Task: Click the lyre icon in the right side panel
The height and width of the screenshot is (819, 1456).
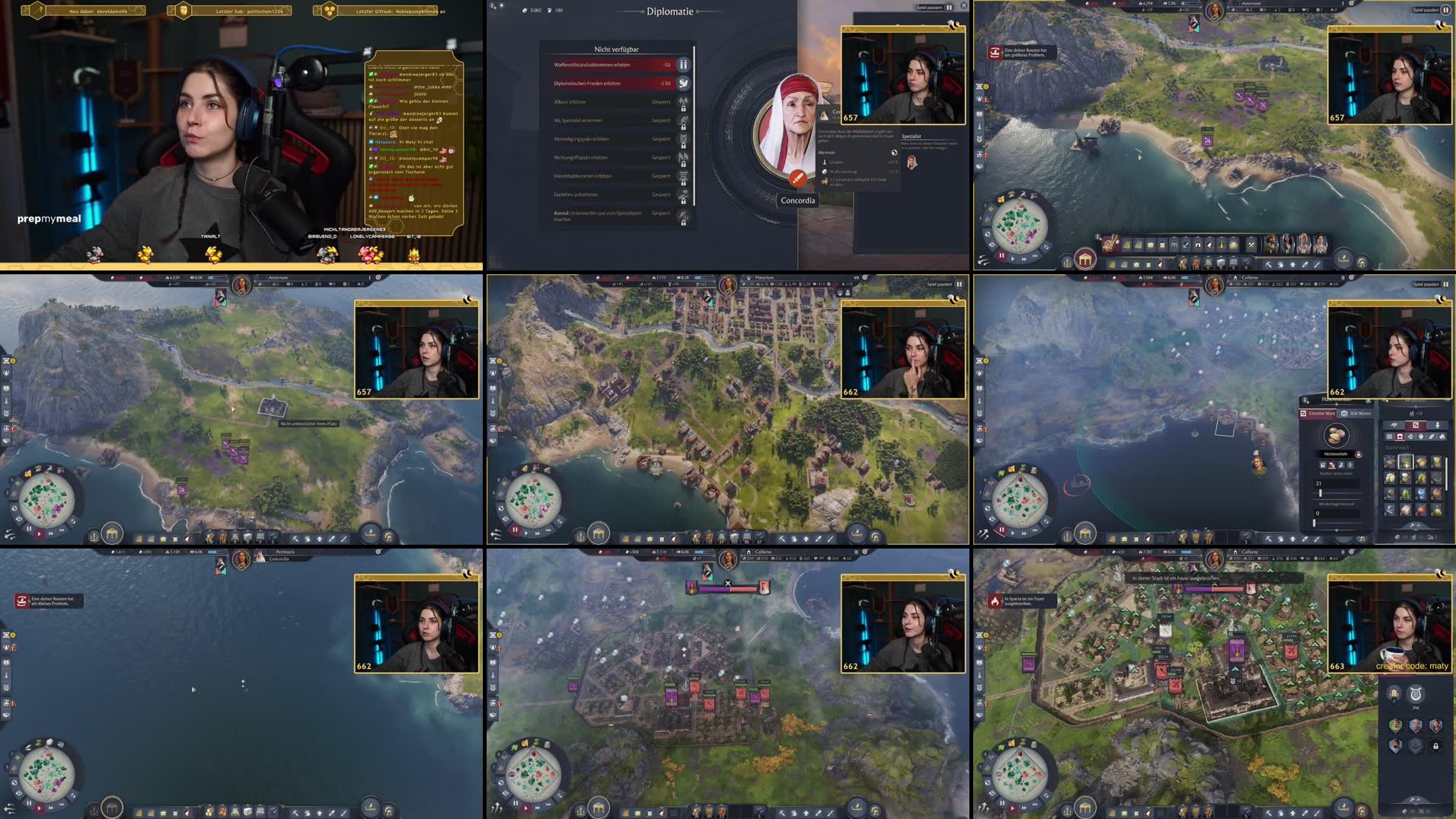Action: coord(1416,693)
